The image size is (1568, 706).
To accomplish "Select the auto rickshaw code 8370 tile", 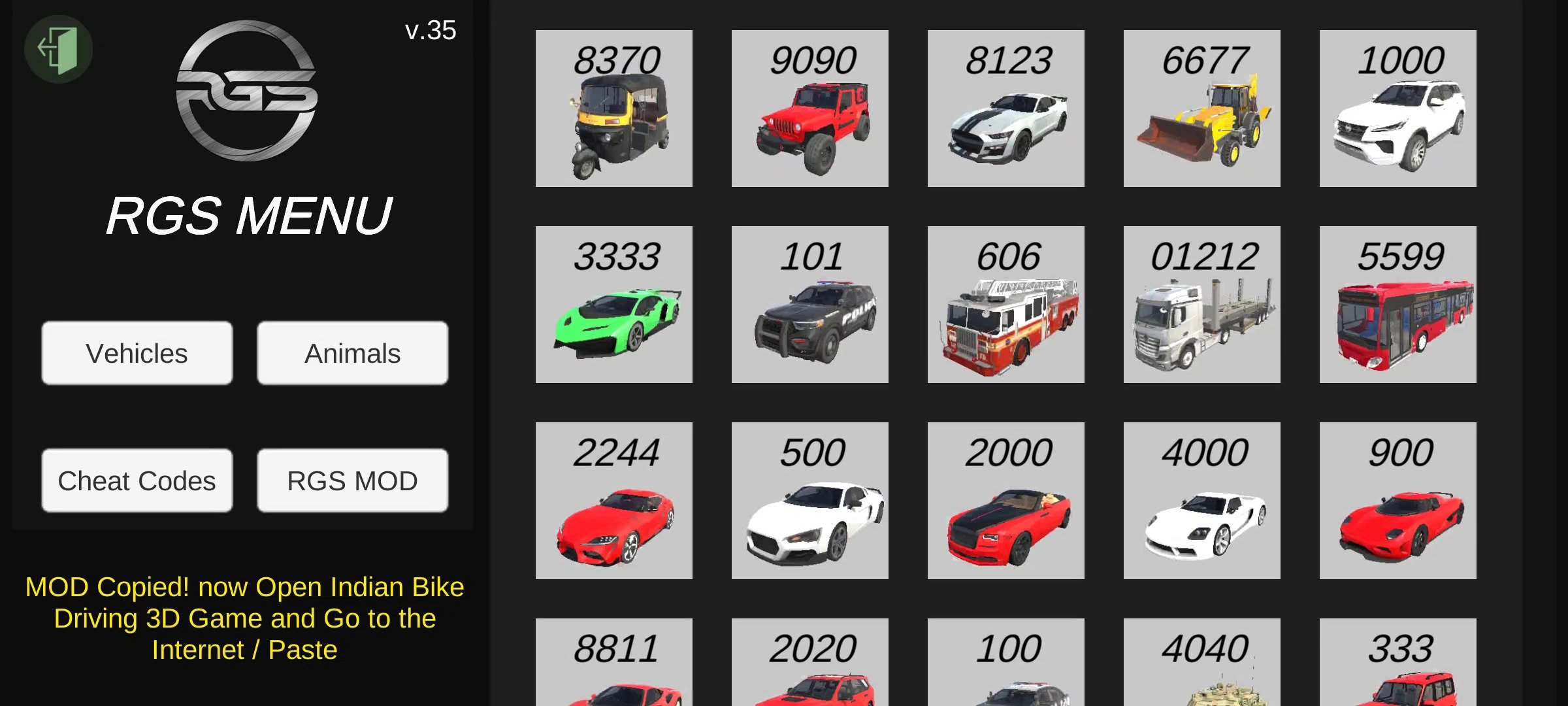I will [613, 109].
